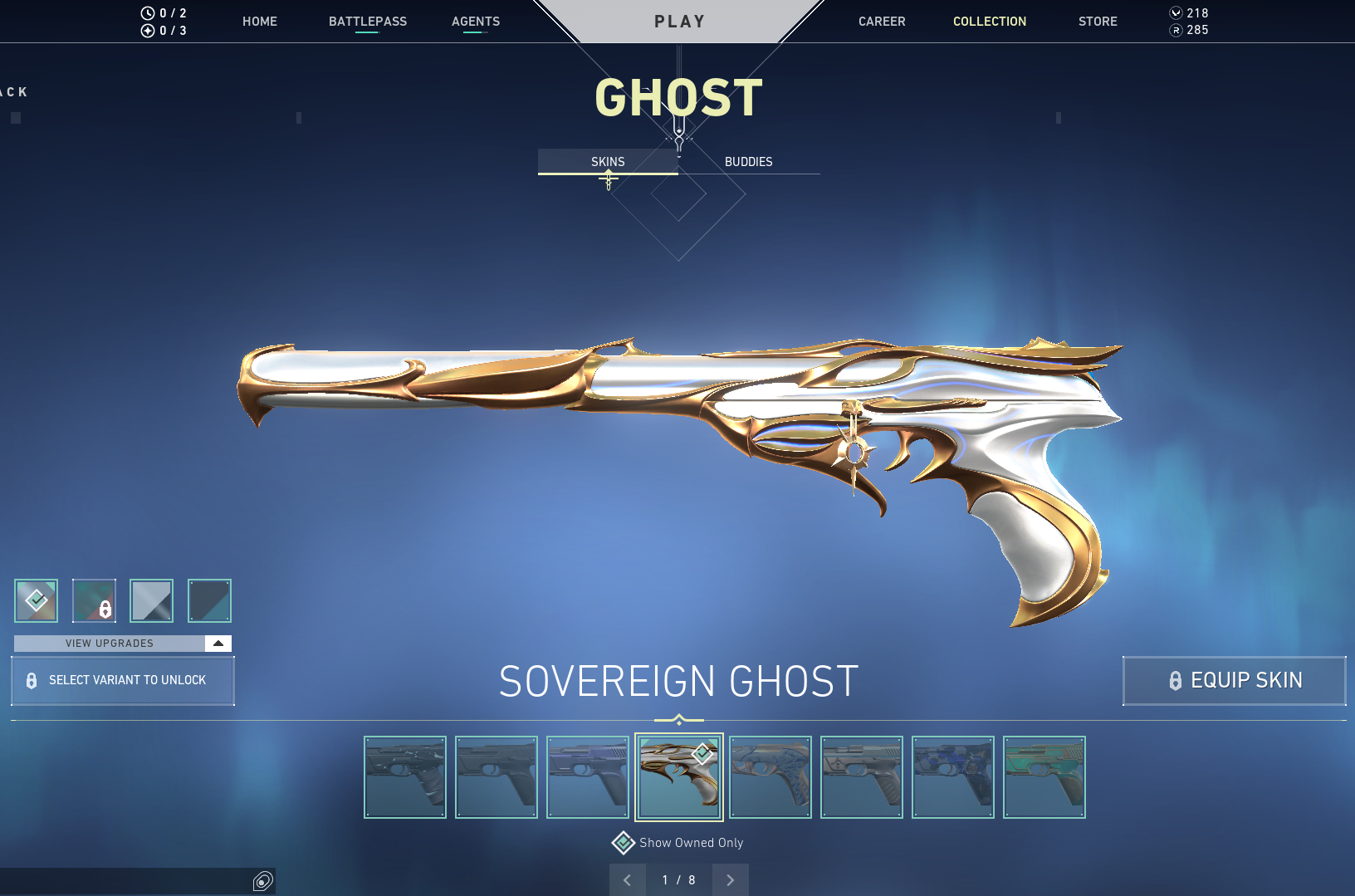The height and width of the screenshot is (896, 1355).
Task: Open the Career page
Action: pos(882,22)
